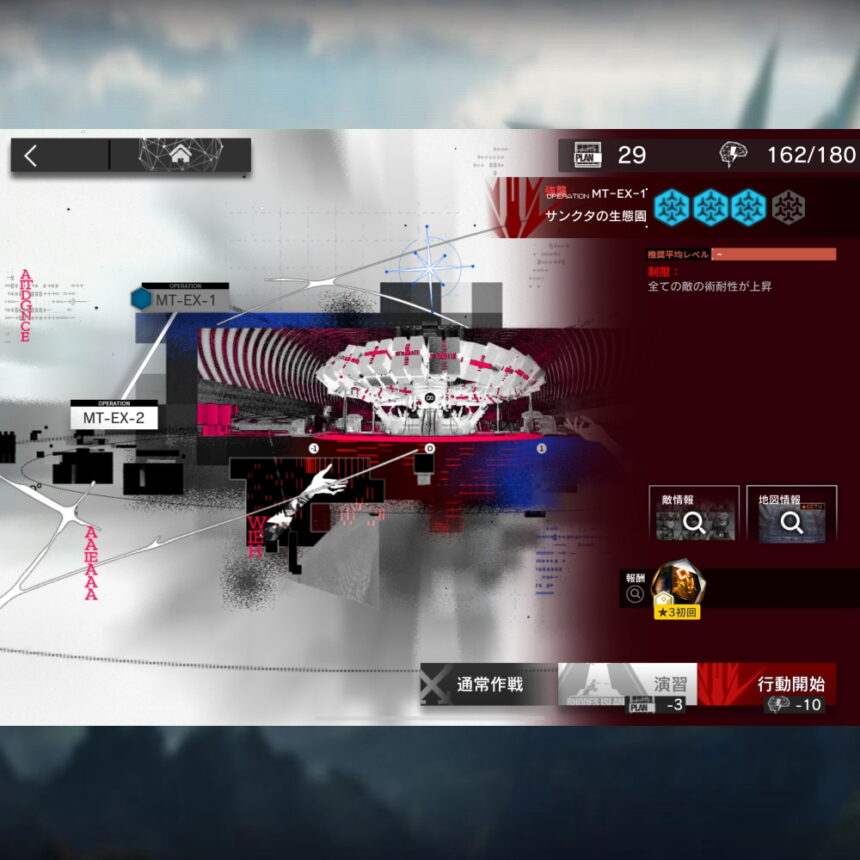Click the reward magnifier icon
This screenshot has height=860, width=860.
(x=634, y=595)
